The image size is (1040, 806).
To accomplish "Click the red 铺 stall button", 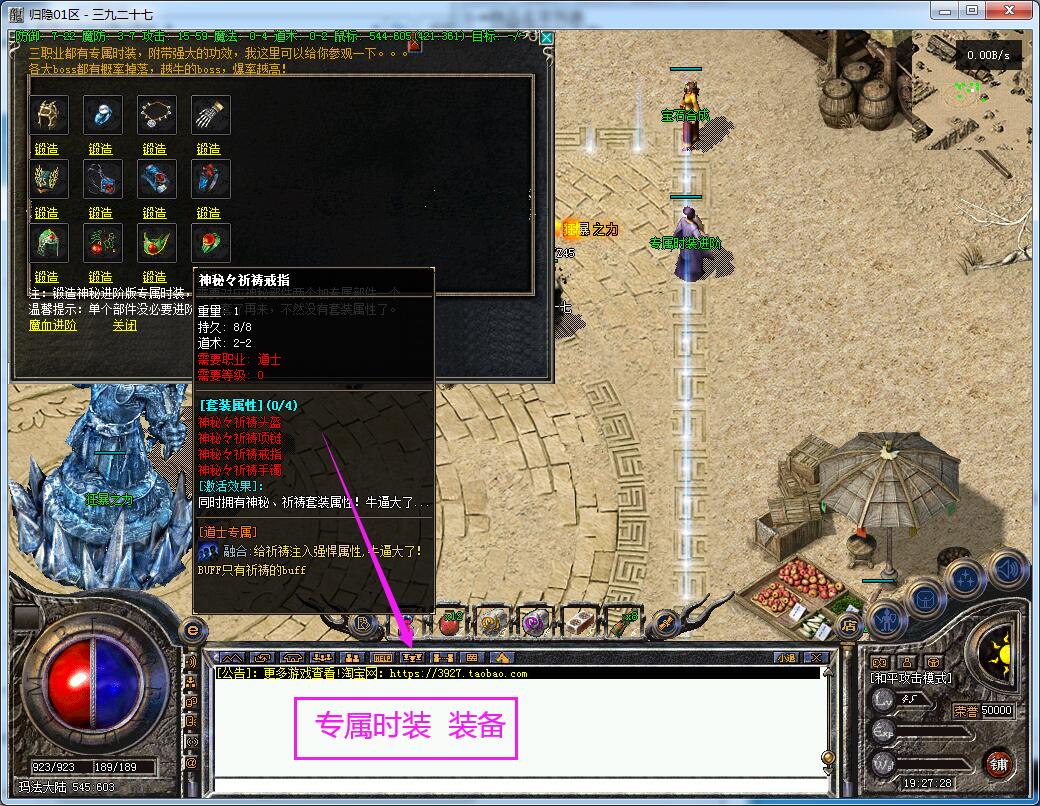I will [x=998, y=765].
